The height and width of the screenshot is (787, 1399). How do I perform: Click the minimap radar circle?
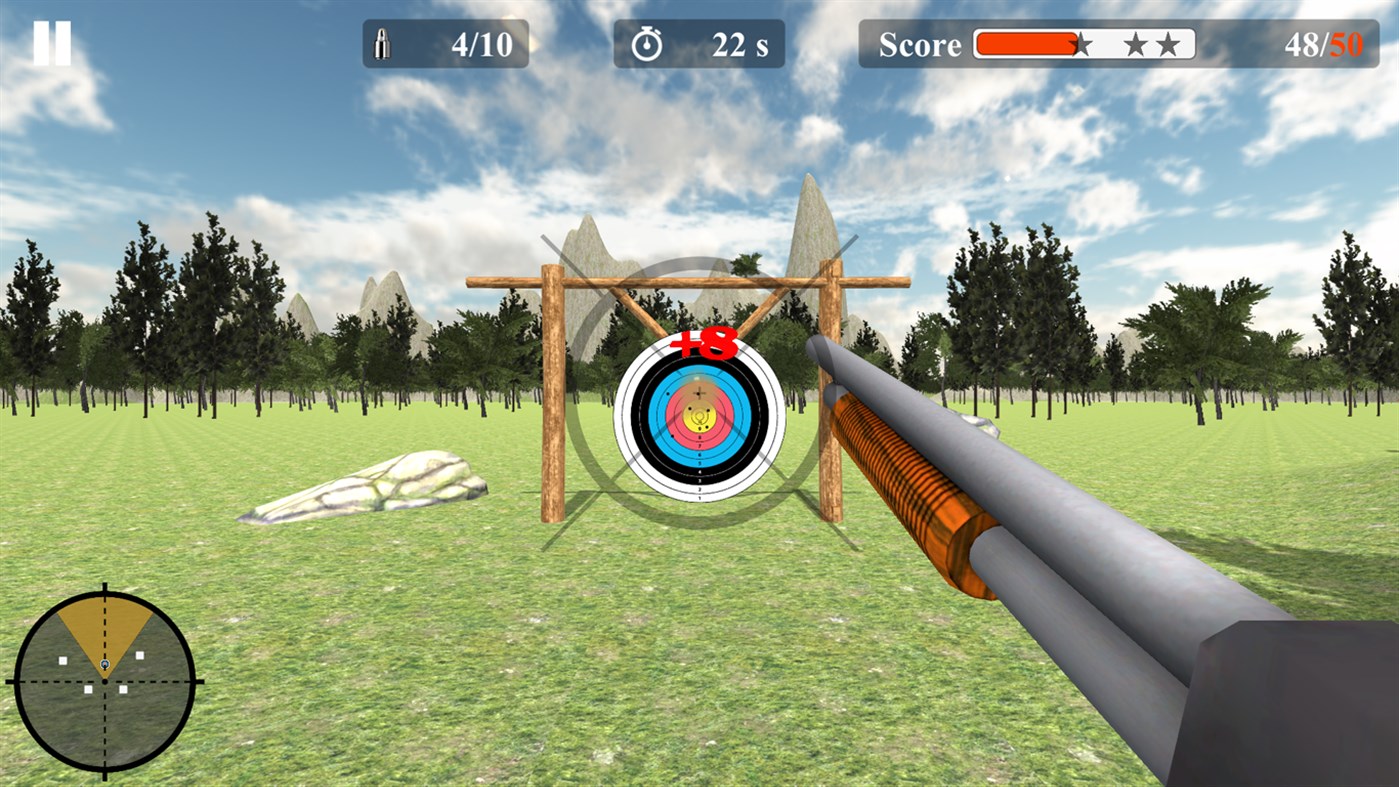click(104, 680)
